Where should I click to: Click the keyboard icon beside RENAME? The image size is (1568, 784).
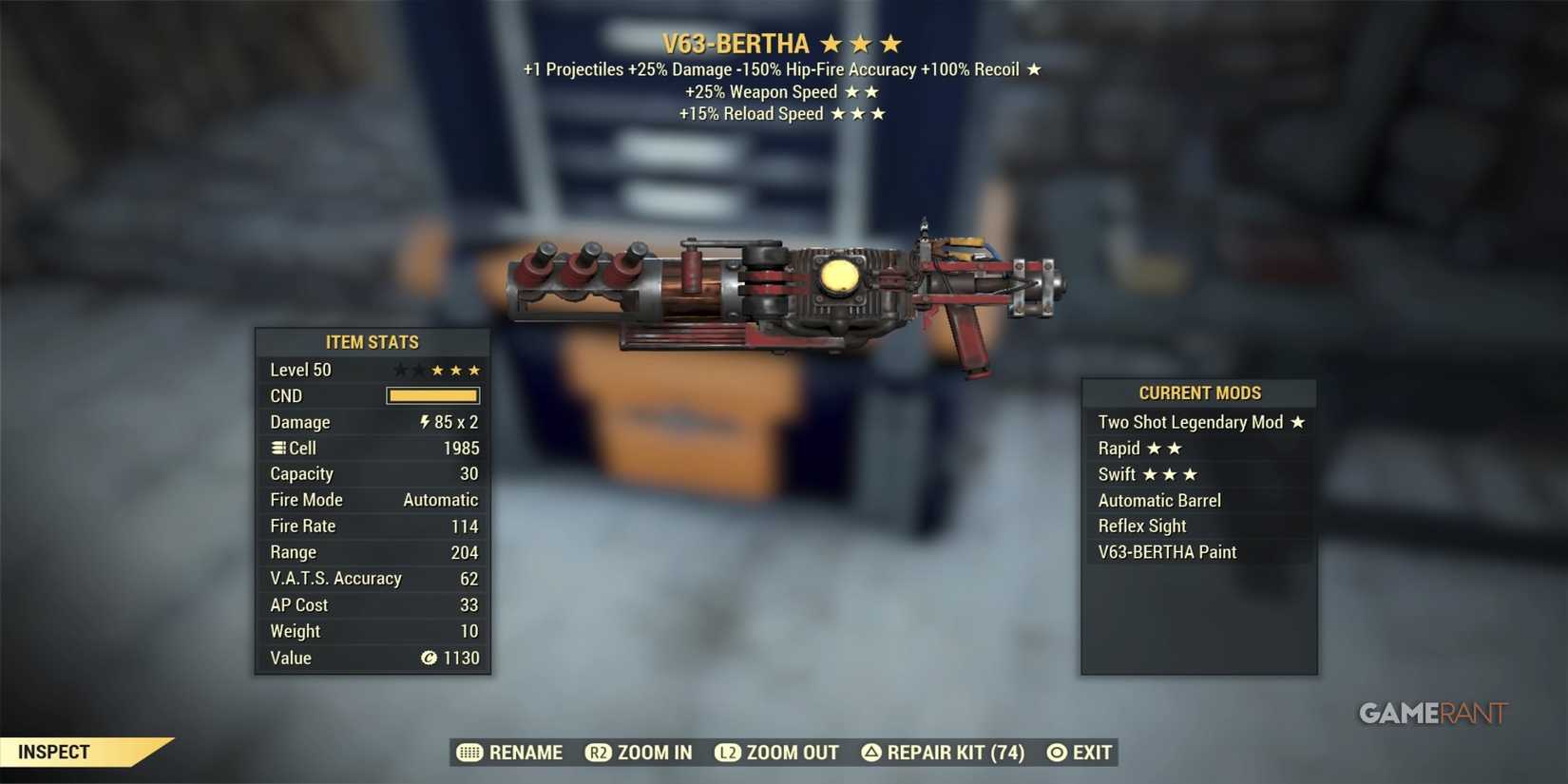[469, 752]
